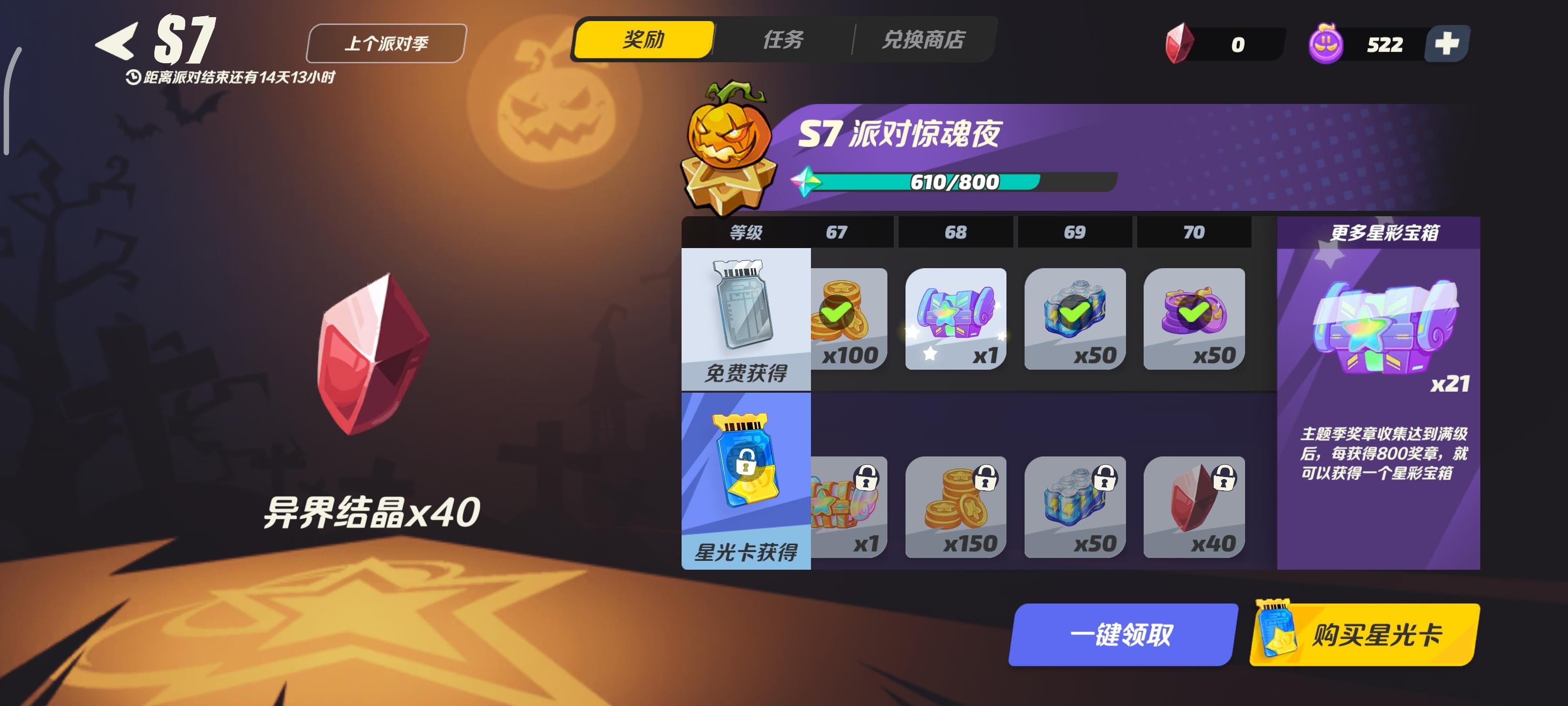Tap the plus button near currency display
Screen dimensions: 1568x706
tap(1449, 43)
